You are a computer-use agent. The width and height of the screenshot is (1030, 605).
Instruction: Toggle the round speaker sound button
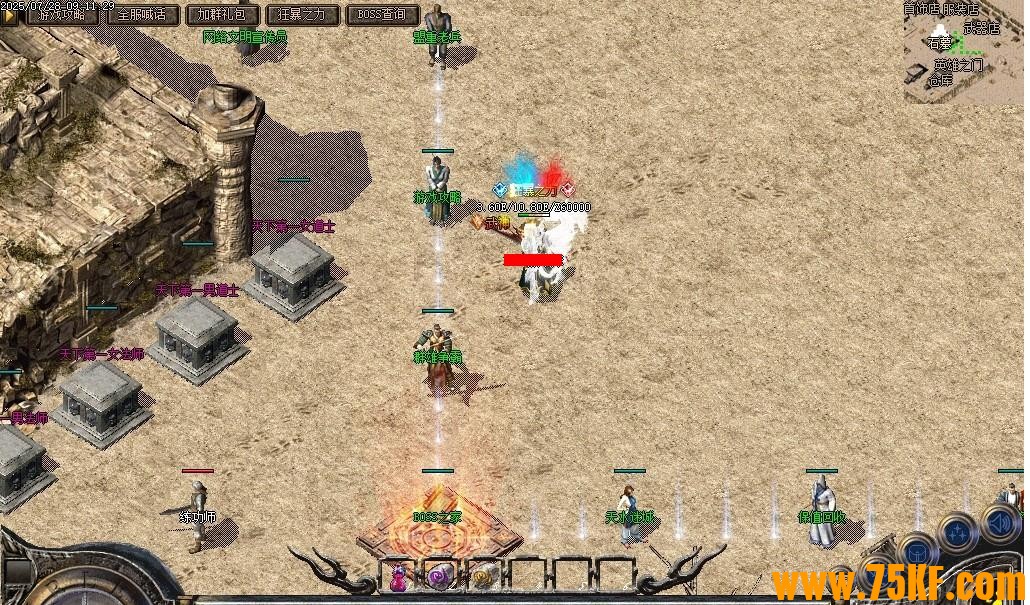click(999, 524)
